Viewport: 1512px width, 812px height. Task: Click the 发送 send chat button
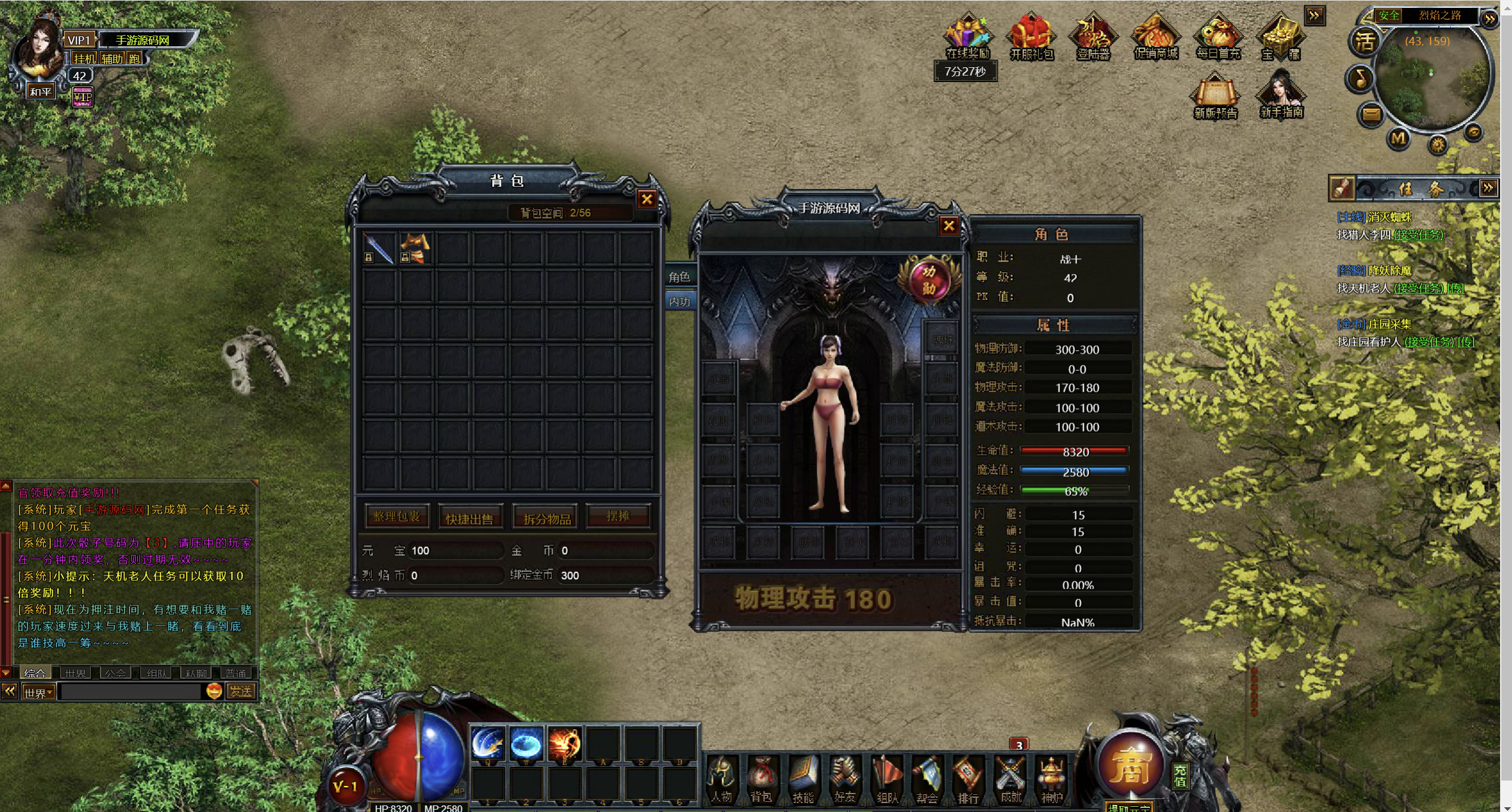(x=241, y=691)
